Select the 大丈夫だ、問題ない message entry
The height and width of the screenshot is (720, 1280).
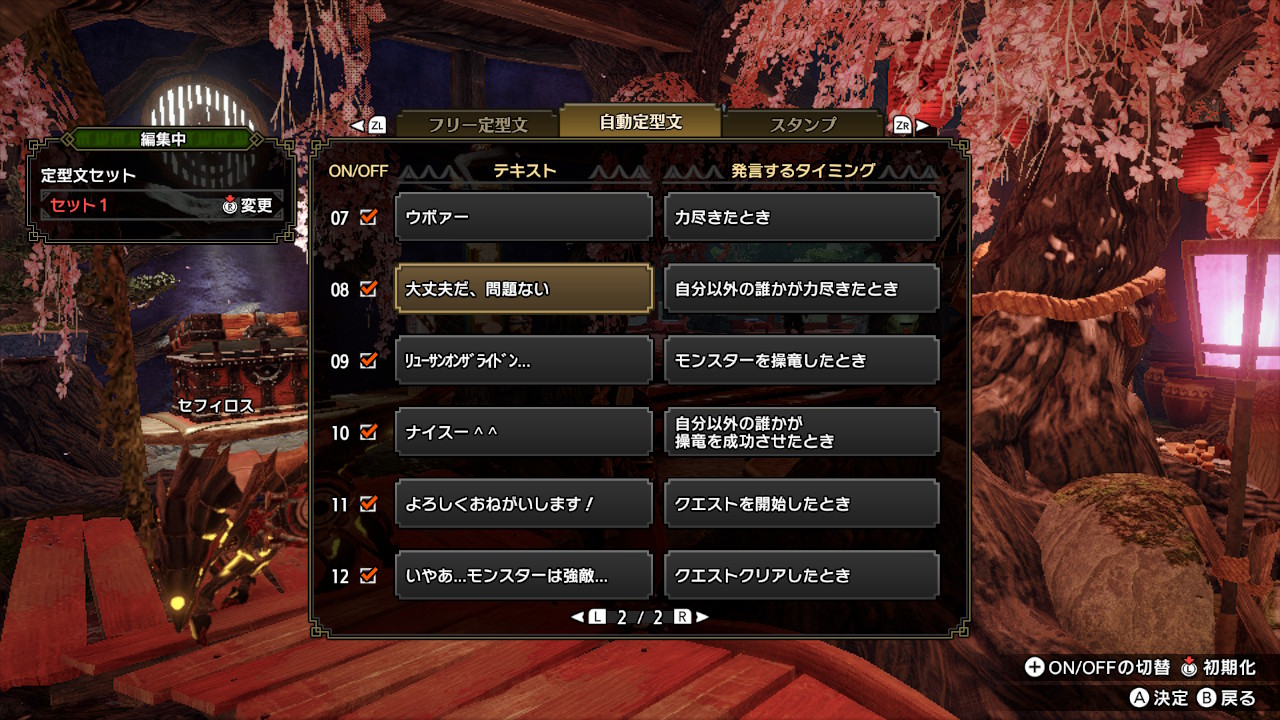523,288
